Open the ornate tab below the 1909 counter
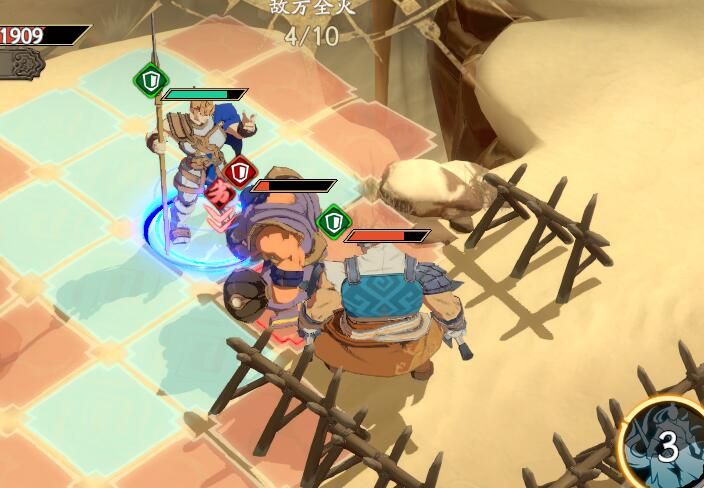 [x=23, y=63]
